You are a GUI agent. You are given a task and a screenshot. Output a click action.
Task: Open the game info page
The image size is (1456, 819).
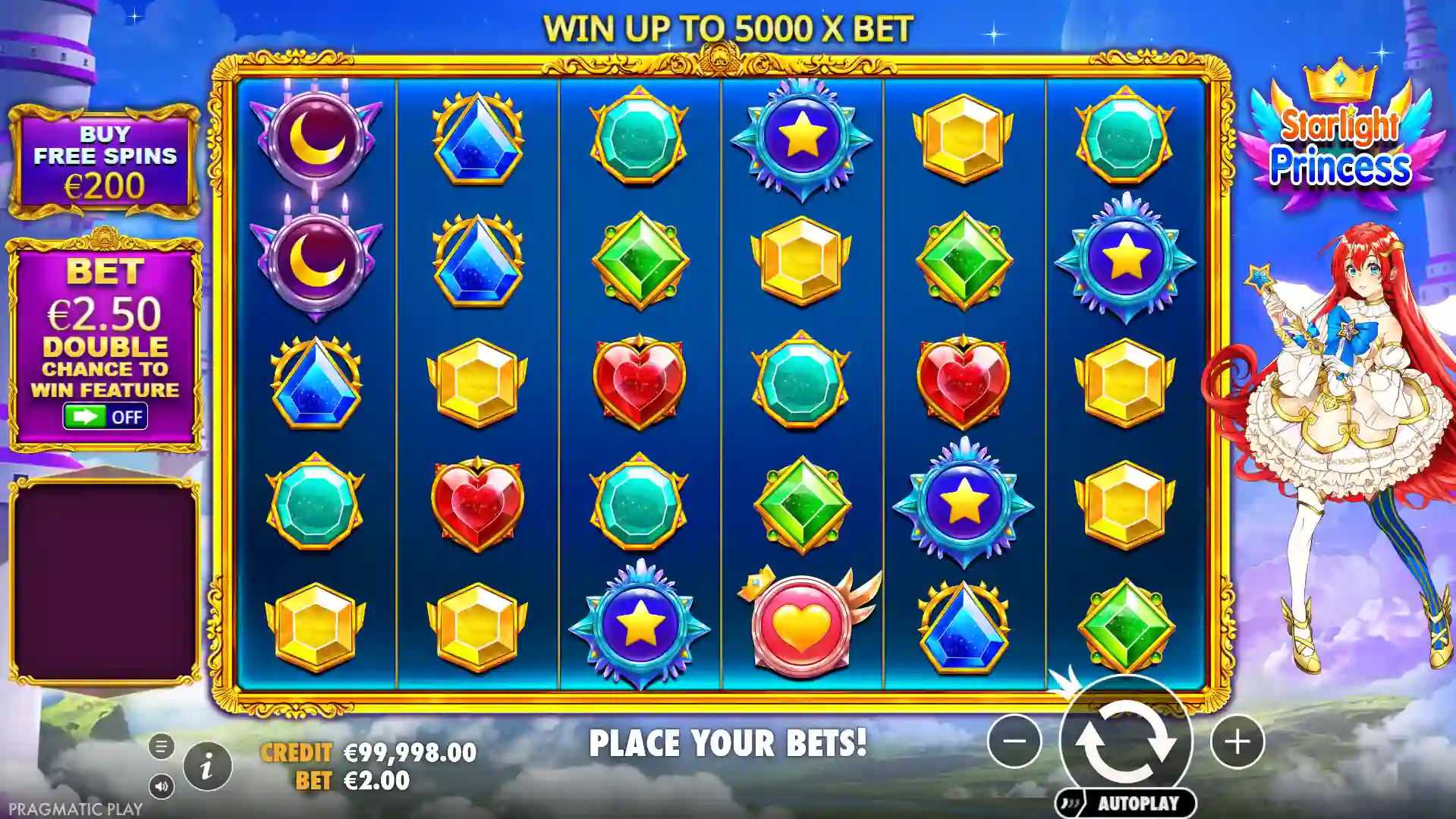(x=207, y=766)
